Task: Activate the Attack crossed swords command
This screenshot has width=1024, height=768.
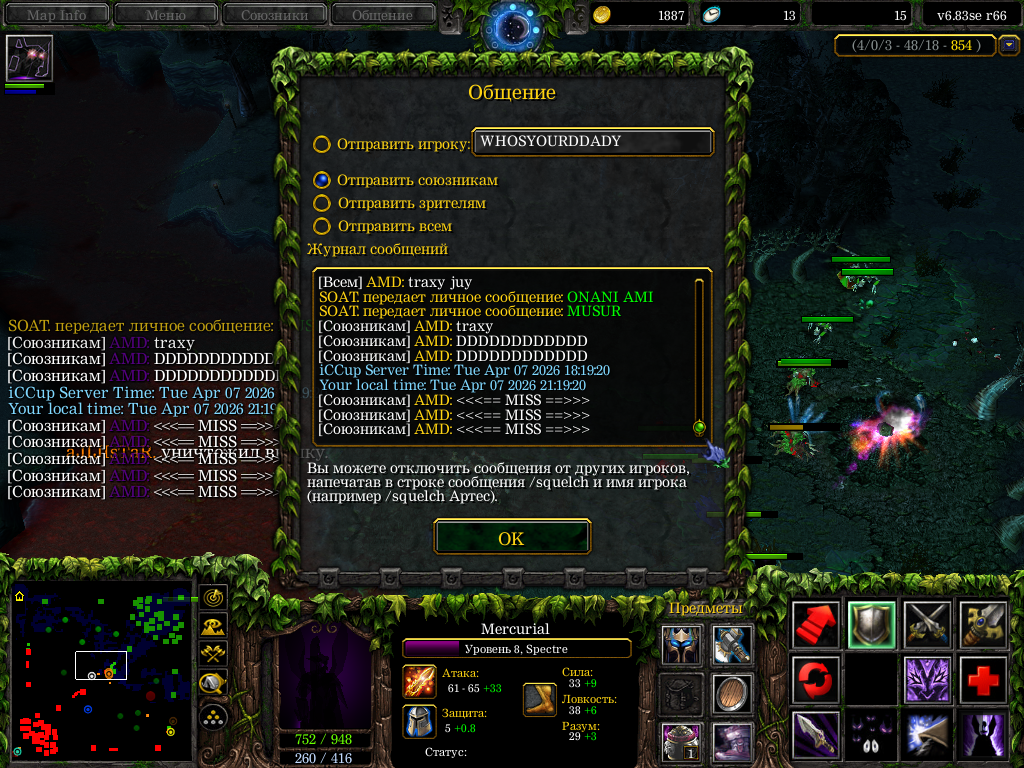Action: tap(926, 625)
